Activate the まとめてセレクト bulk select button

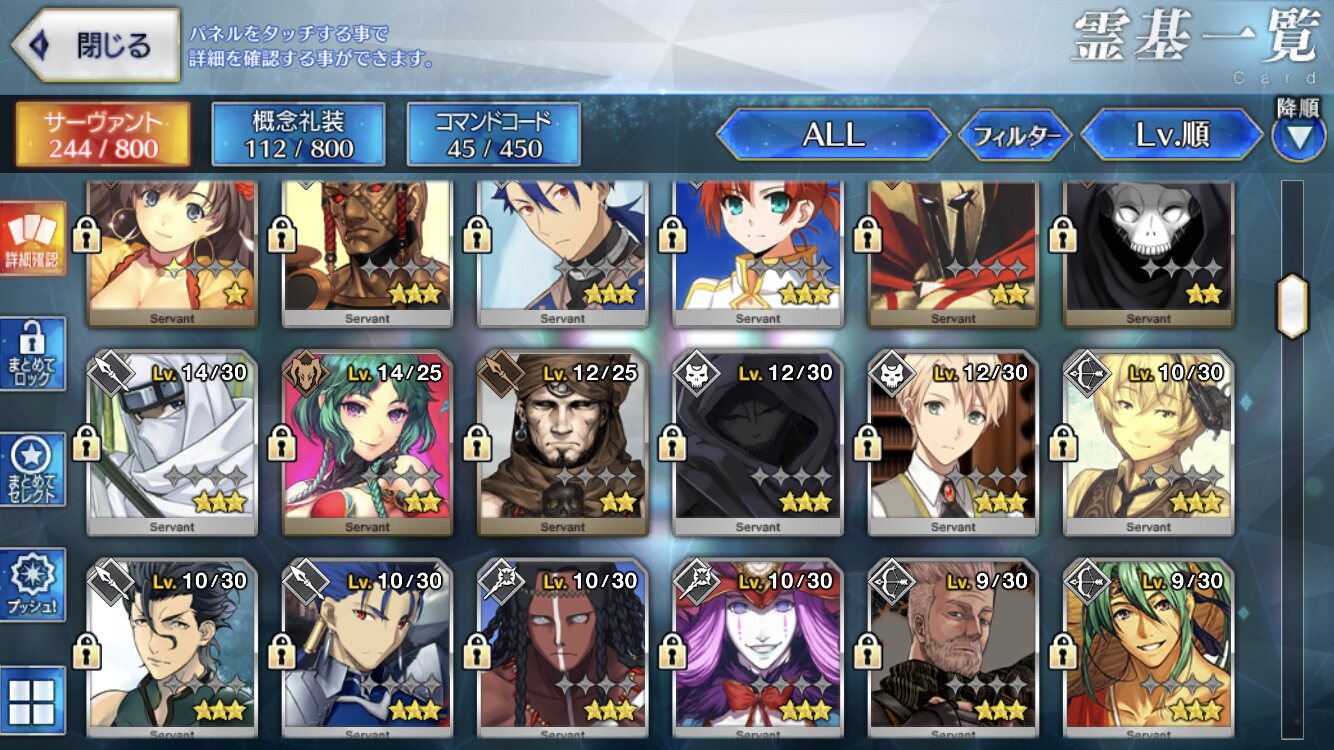[x=33, y=470]
